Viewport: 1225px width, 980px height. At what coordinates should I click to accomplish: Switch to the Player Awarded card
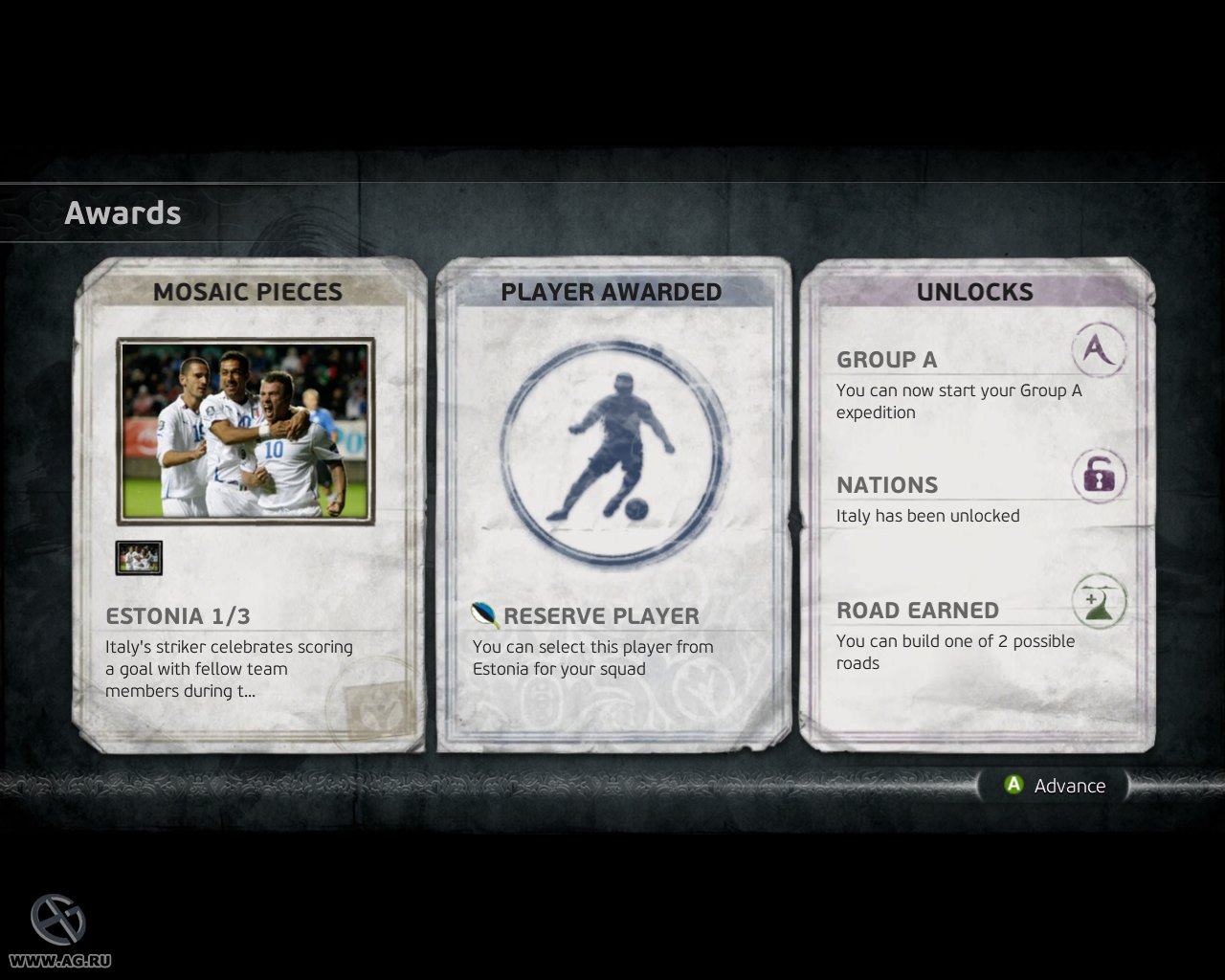coord(612,292)
